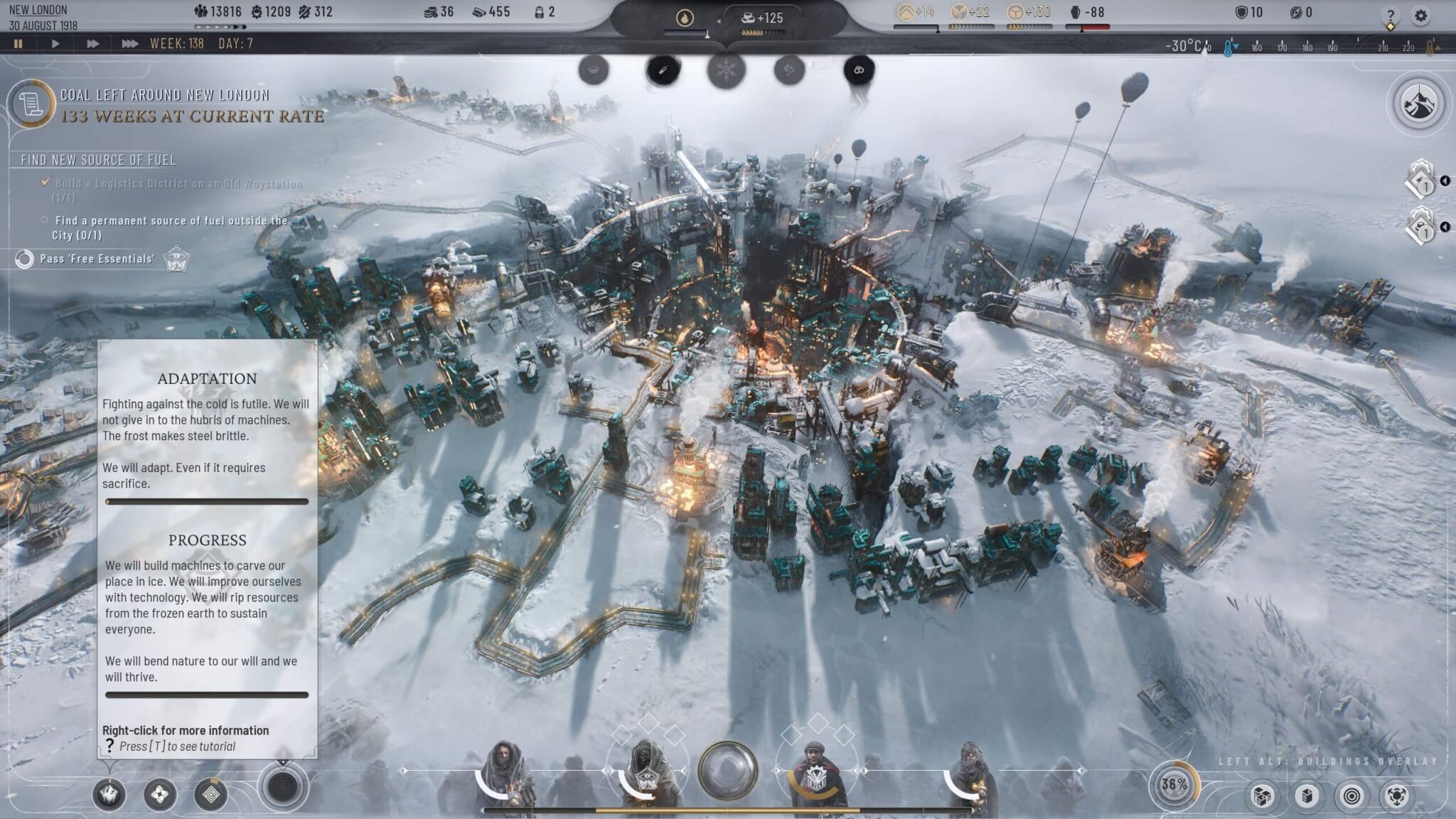Click the glass orb between faction portraits
Image resolution: width=1456 pixels, height=819 pixels.
pos(727,771)
